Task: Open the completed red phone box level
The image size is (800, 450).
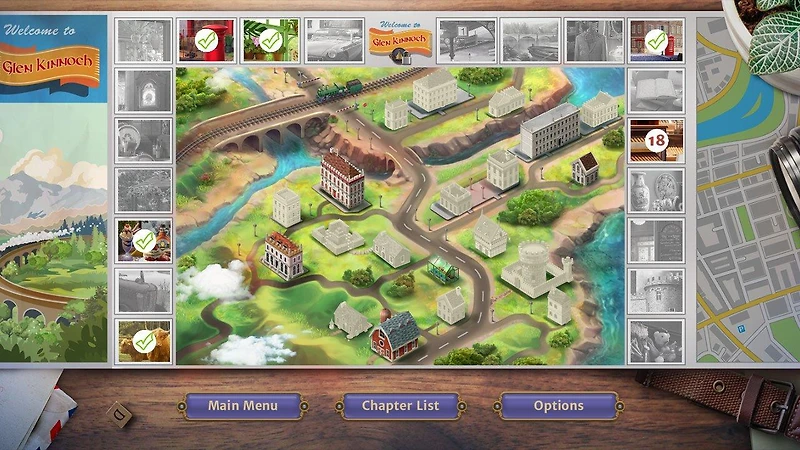Action: pos(656,41)
